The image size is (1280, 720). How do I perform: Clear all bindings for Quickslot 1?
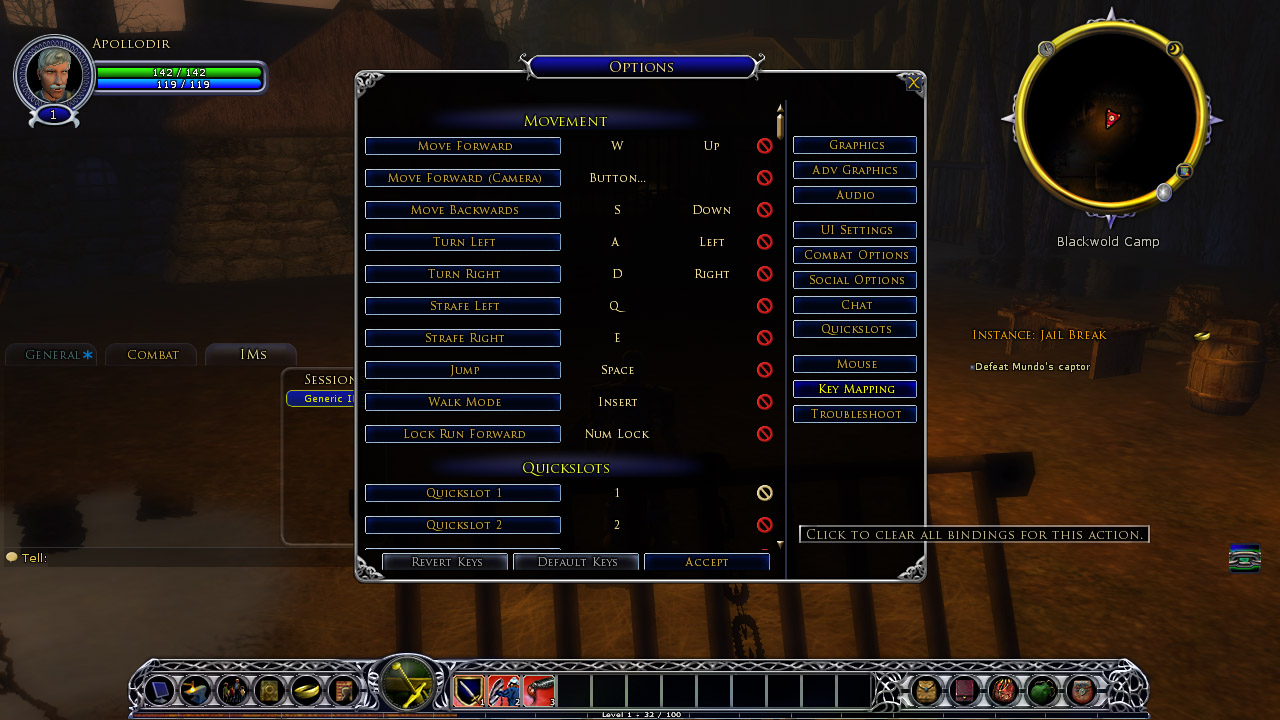pyautogui.click(x=765, y=493)
